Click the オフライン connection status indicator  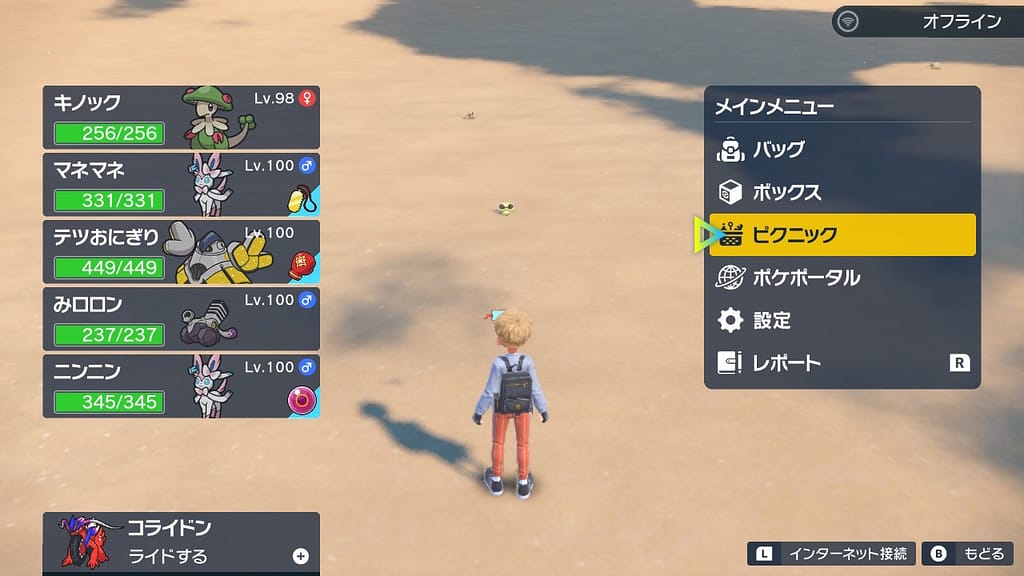tap(920, 21)
